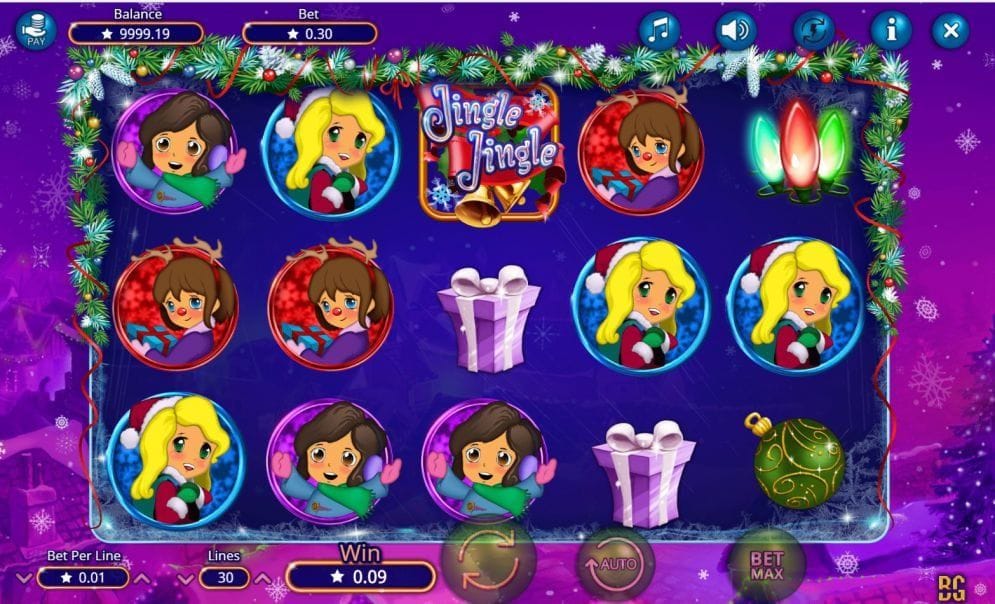Select the BET MAX button
This screenshot has width=995, height=604.
coord(767,566)
